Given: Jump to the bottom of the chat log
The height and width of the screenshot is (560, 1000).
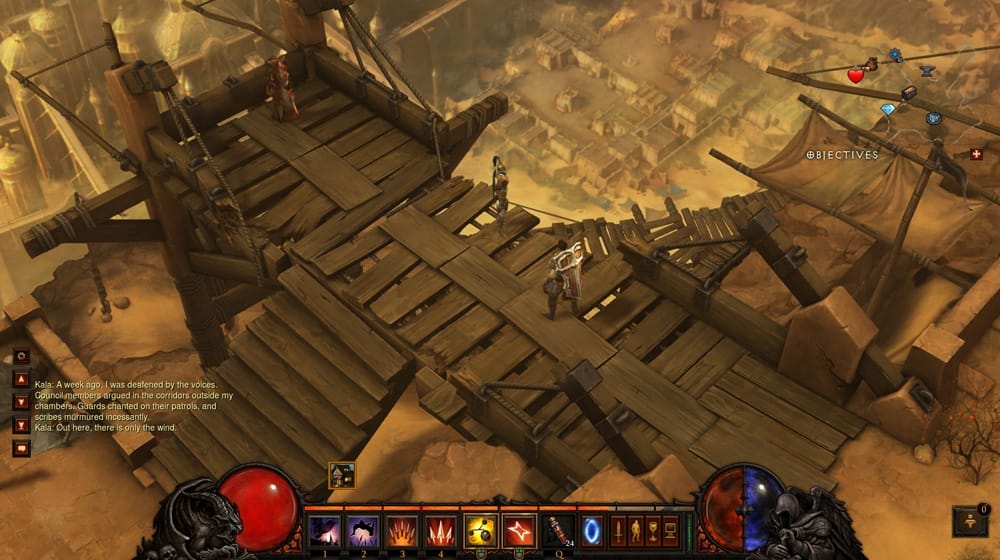Looking at the screenshot, I should [20, 425].
